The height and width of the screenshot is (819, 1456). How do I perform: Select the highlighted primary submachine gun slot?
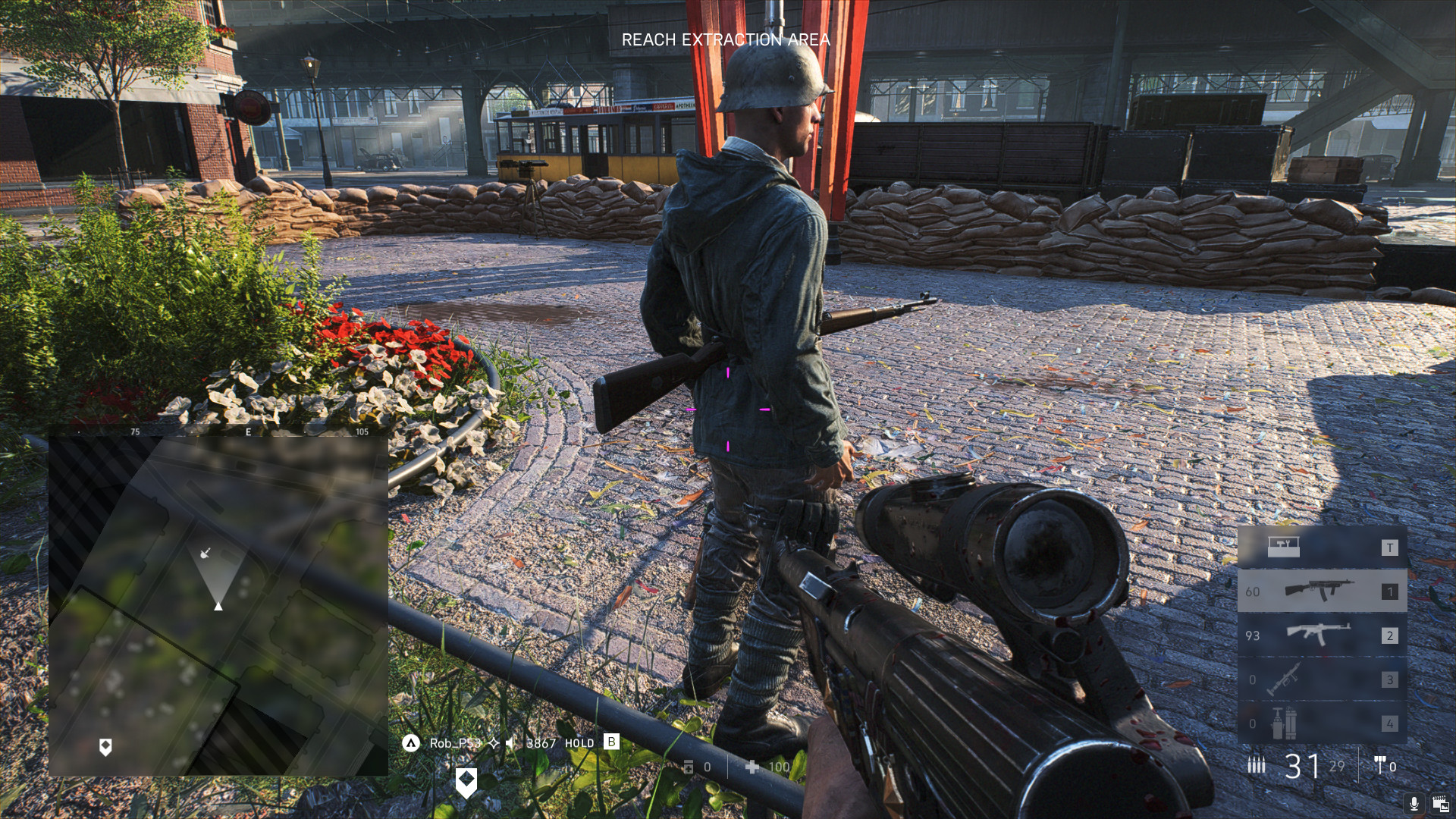(1322, 591)
